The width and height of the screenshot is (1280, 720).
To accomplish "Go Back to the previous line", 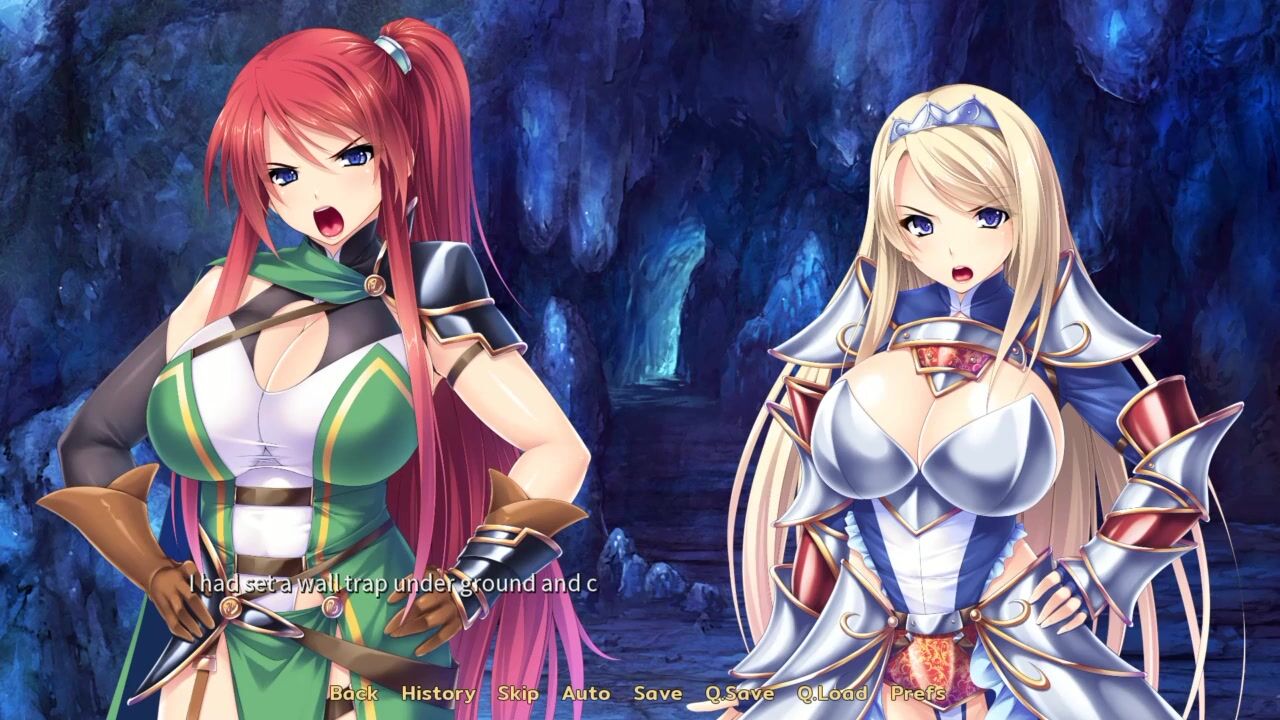I will click(x=354, y=692).
